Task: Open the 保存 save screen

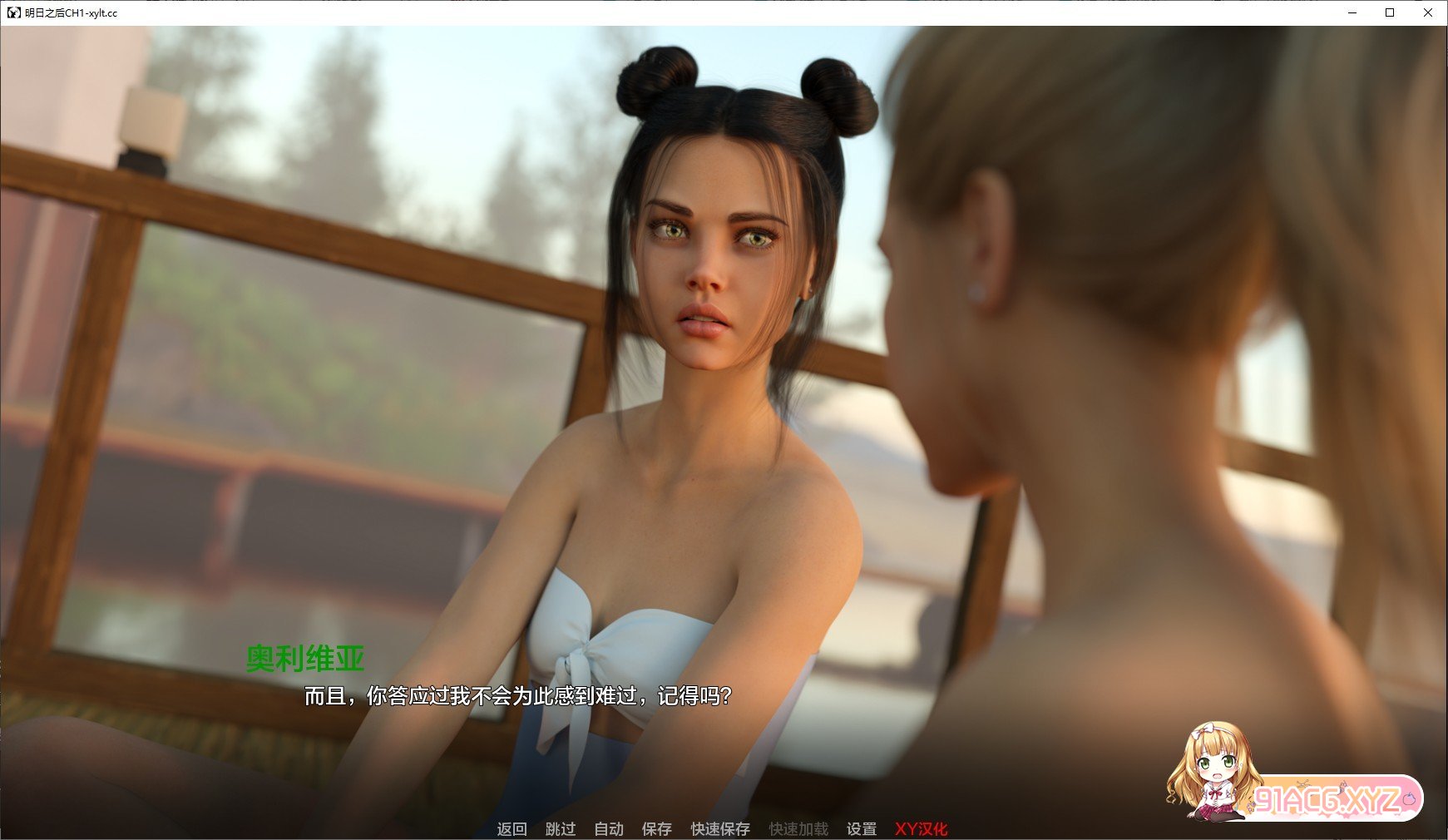Action: (657, 828)
